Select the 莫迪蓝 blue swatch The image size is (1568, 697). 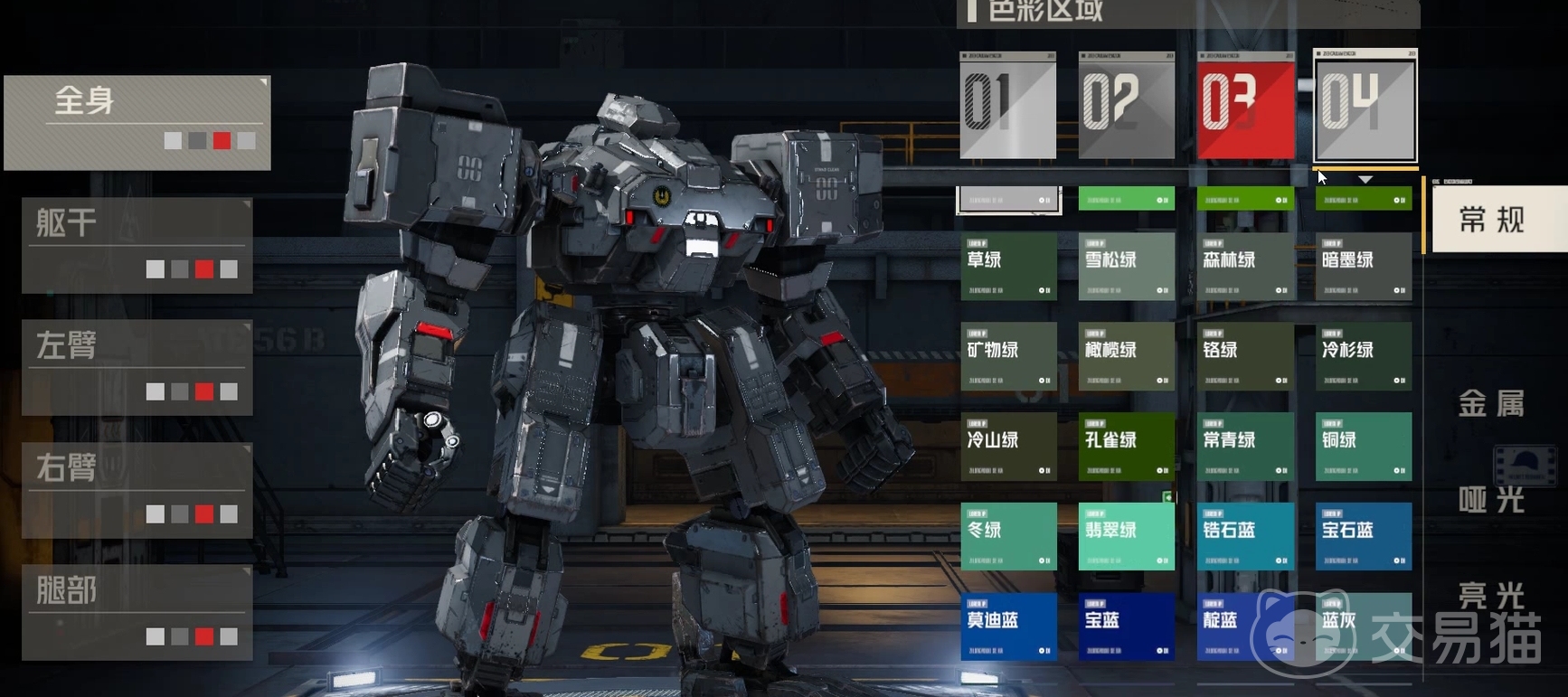[1008, 626]
